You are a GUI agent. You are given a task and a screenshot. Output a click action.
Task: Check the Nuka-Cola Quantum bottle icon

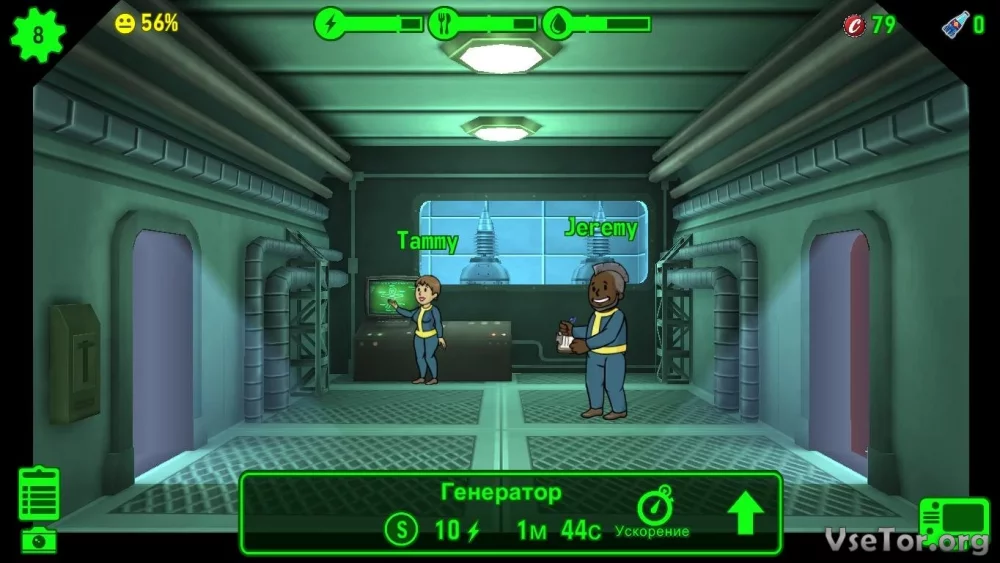[x=956, y=24]
